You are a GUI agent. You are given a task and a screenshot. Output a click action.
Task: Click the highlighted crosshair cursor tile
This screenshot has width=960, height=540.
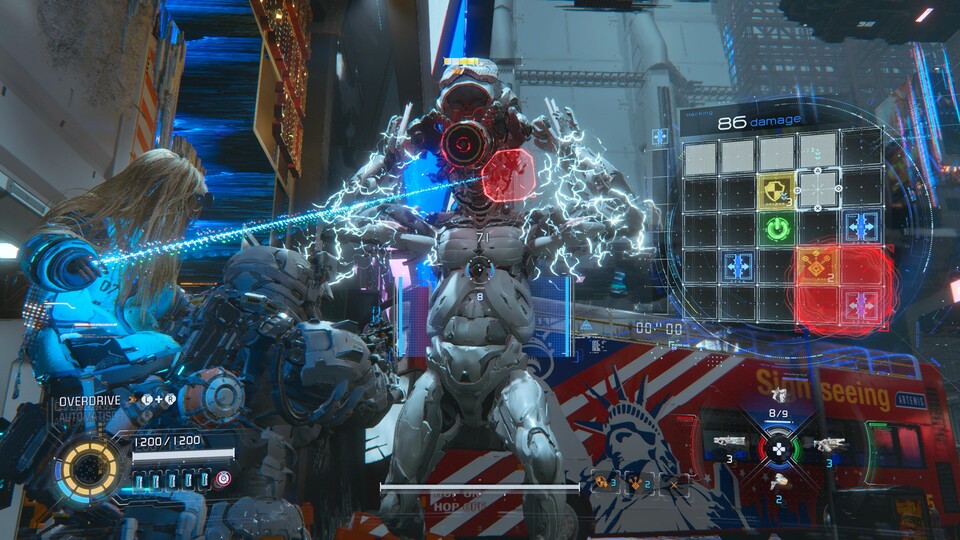click(x=820, y=189)
